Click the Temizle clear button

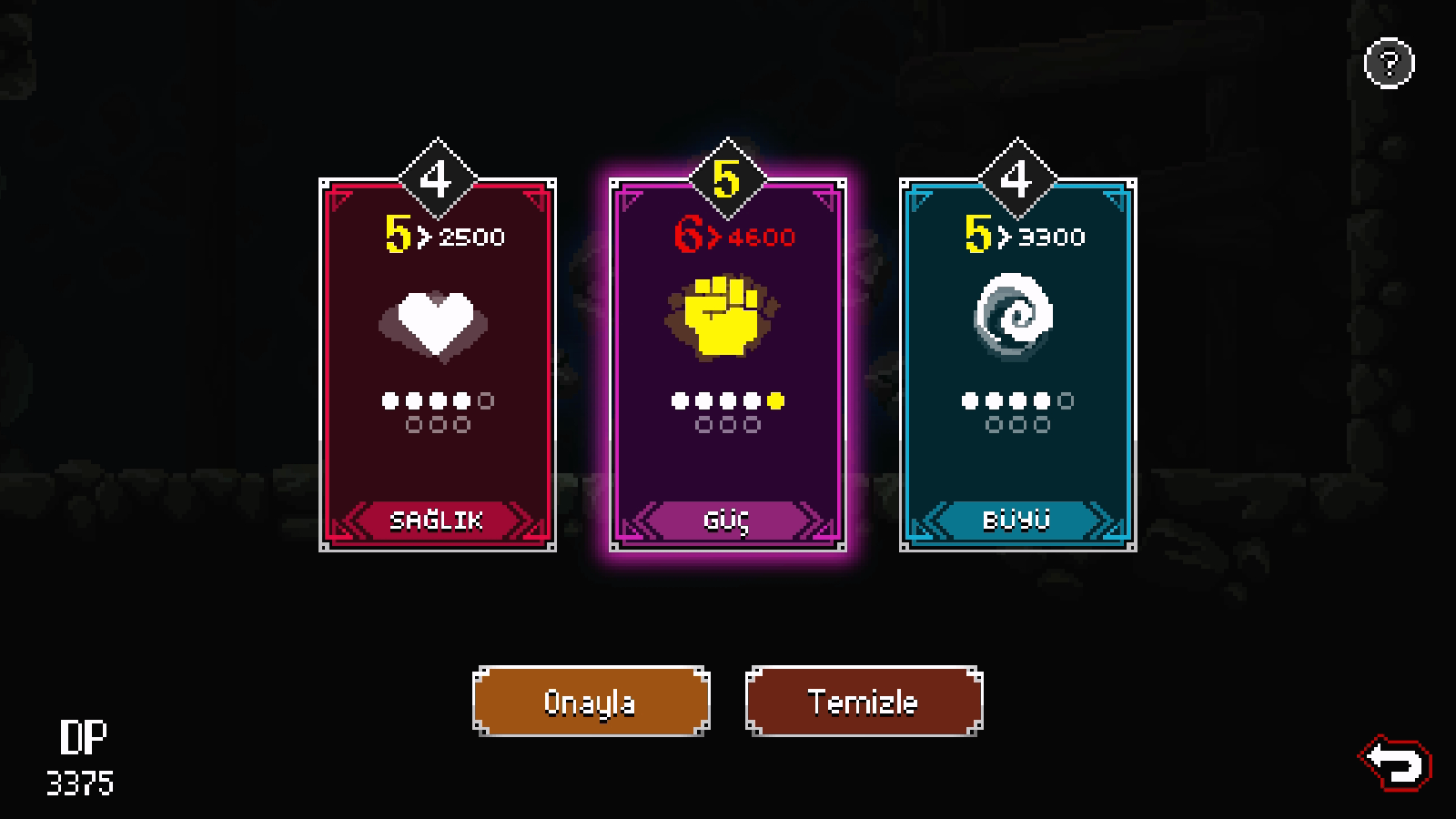tap(864, 702)
